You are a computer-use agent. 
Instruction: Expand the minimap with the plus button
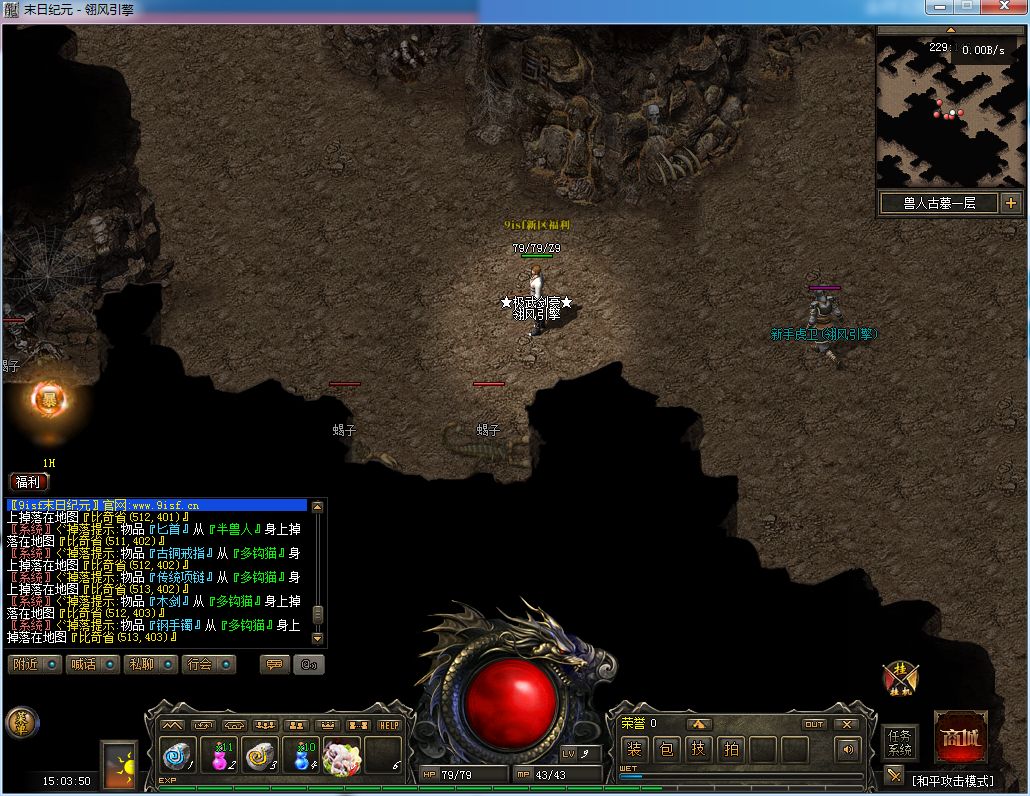pos(1010,203)
